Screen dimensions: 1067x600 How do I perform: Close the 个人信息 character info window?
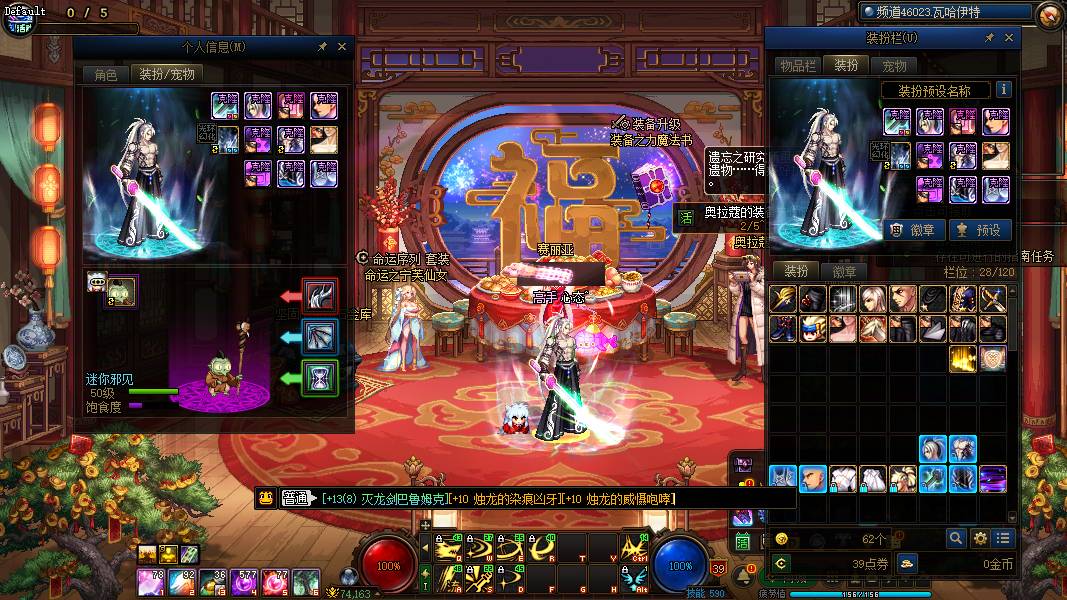[x=342, y=46]
